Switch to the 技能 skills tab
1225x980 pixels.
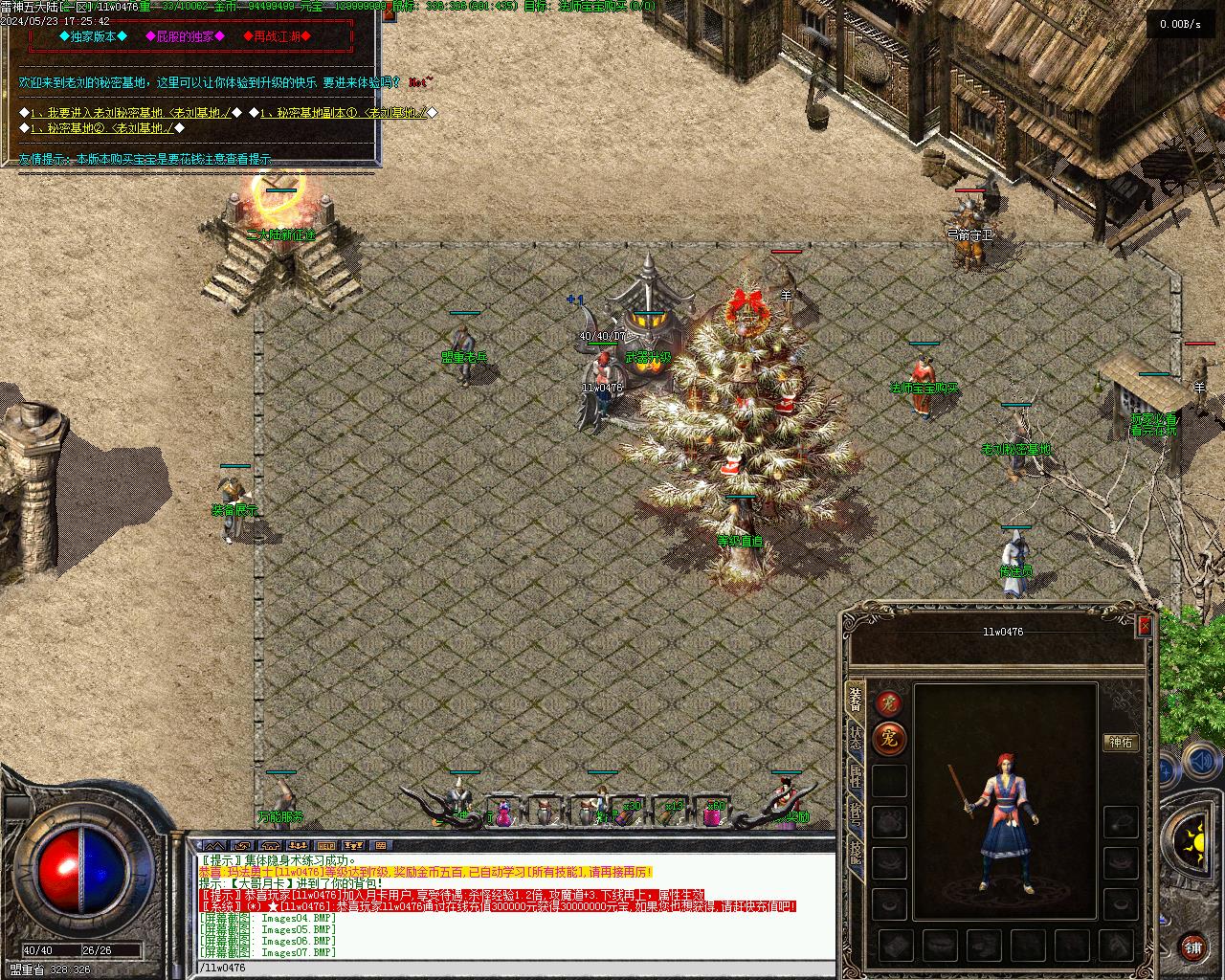click(856, 850)
